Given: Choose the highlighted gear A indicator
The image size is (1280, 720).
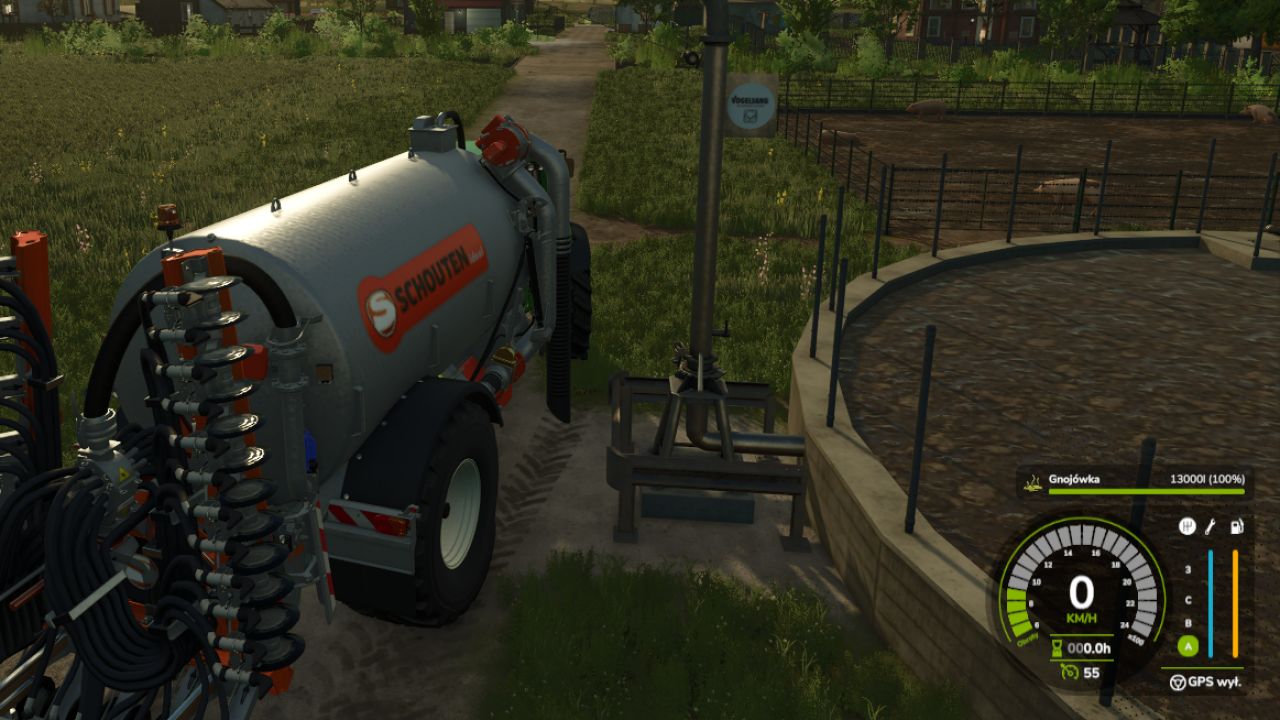Looking at the screenshot, I should [1188, 647].
